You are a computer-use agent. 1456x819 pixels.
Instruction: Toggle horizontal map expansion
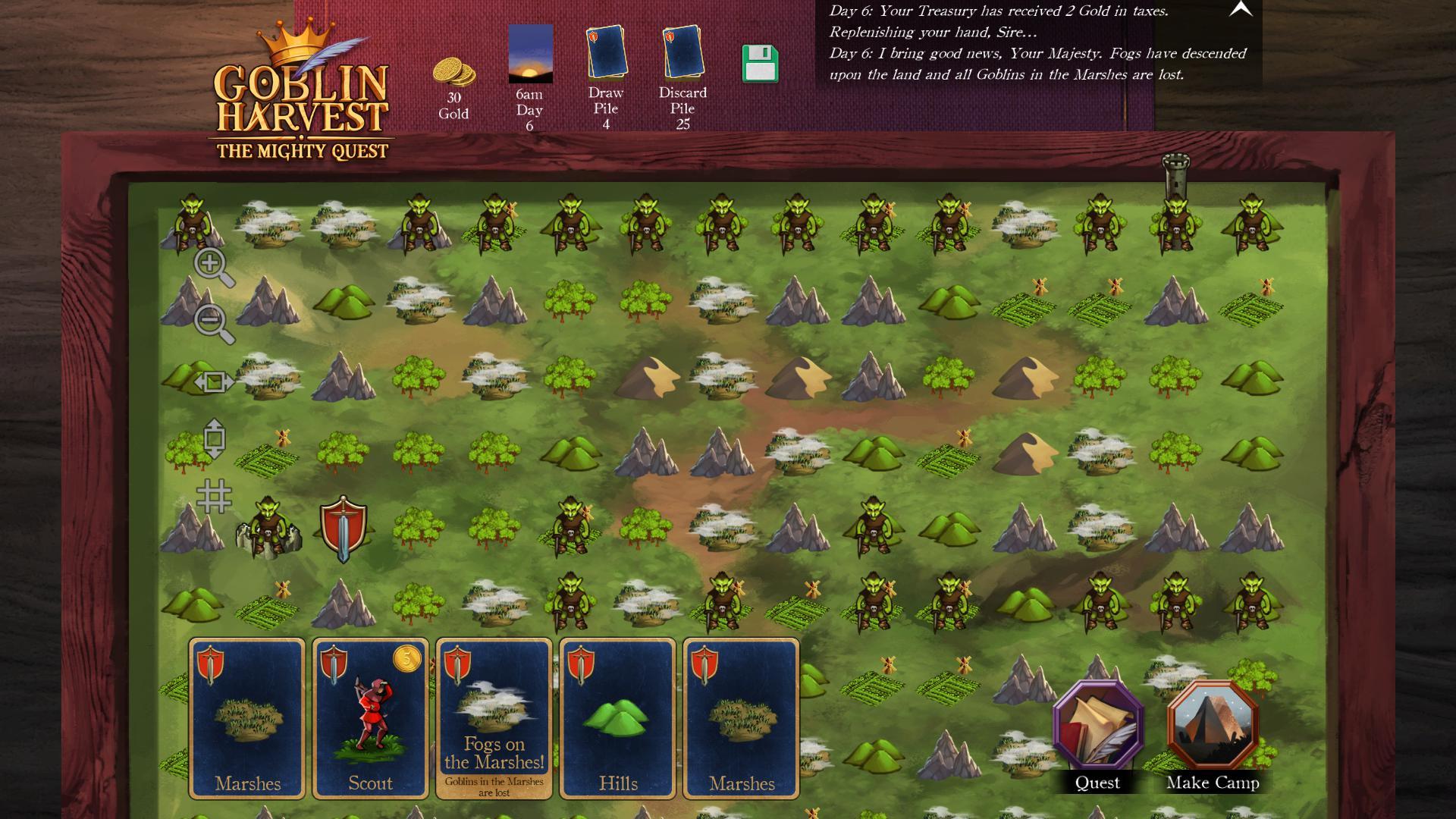pos(215,383)
